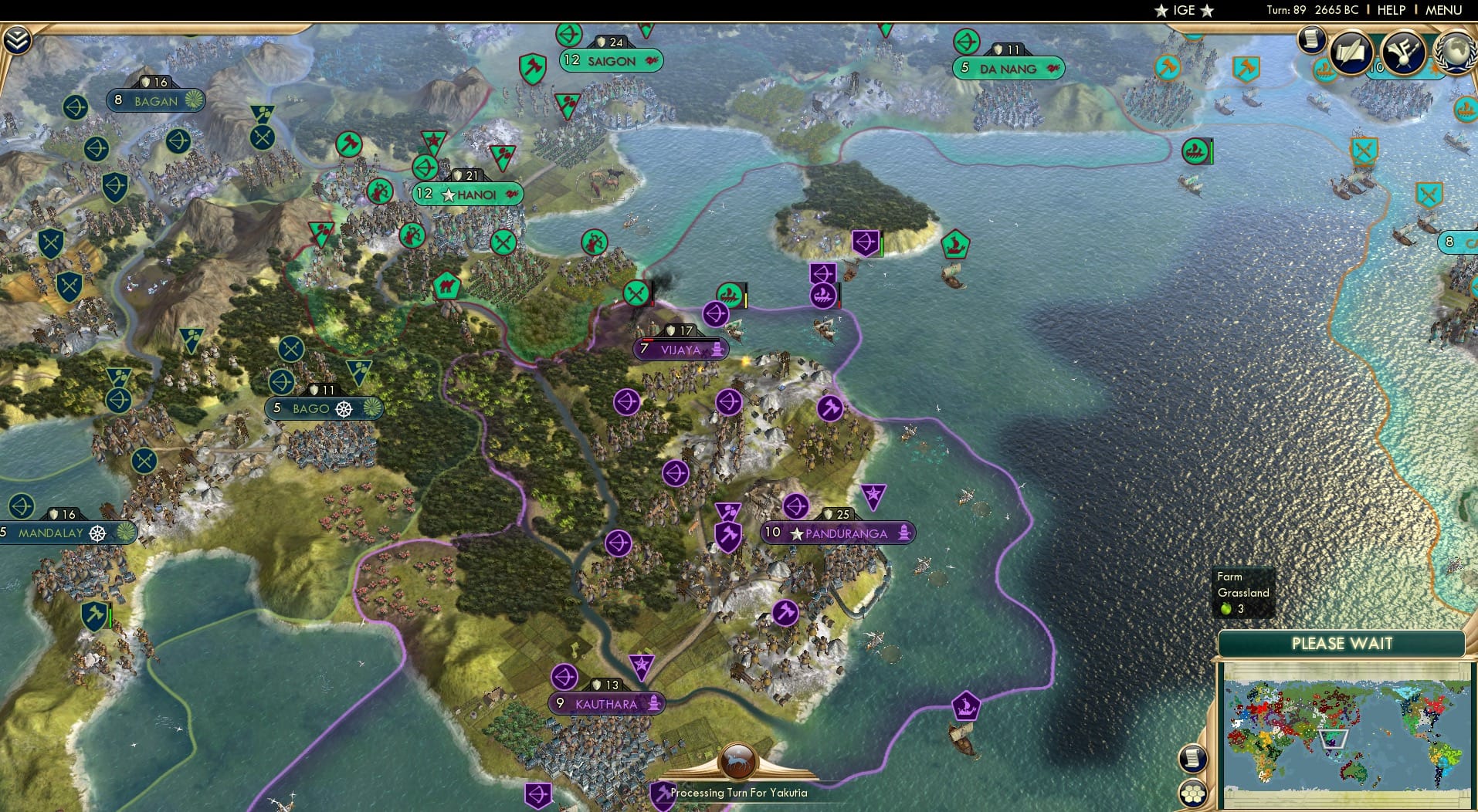
Task: Open the unit log scroll icon beside the minimap
Action: pyautogui.click(x=1192, y=759)
